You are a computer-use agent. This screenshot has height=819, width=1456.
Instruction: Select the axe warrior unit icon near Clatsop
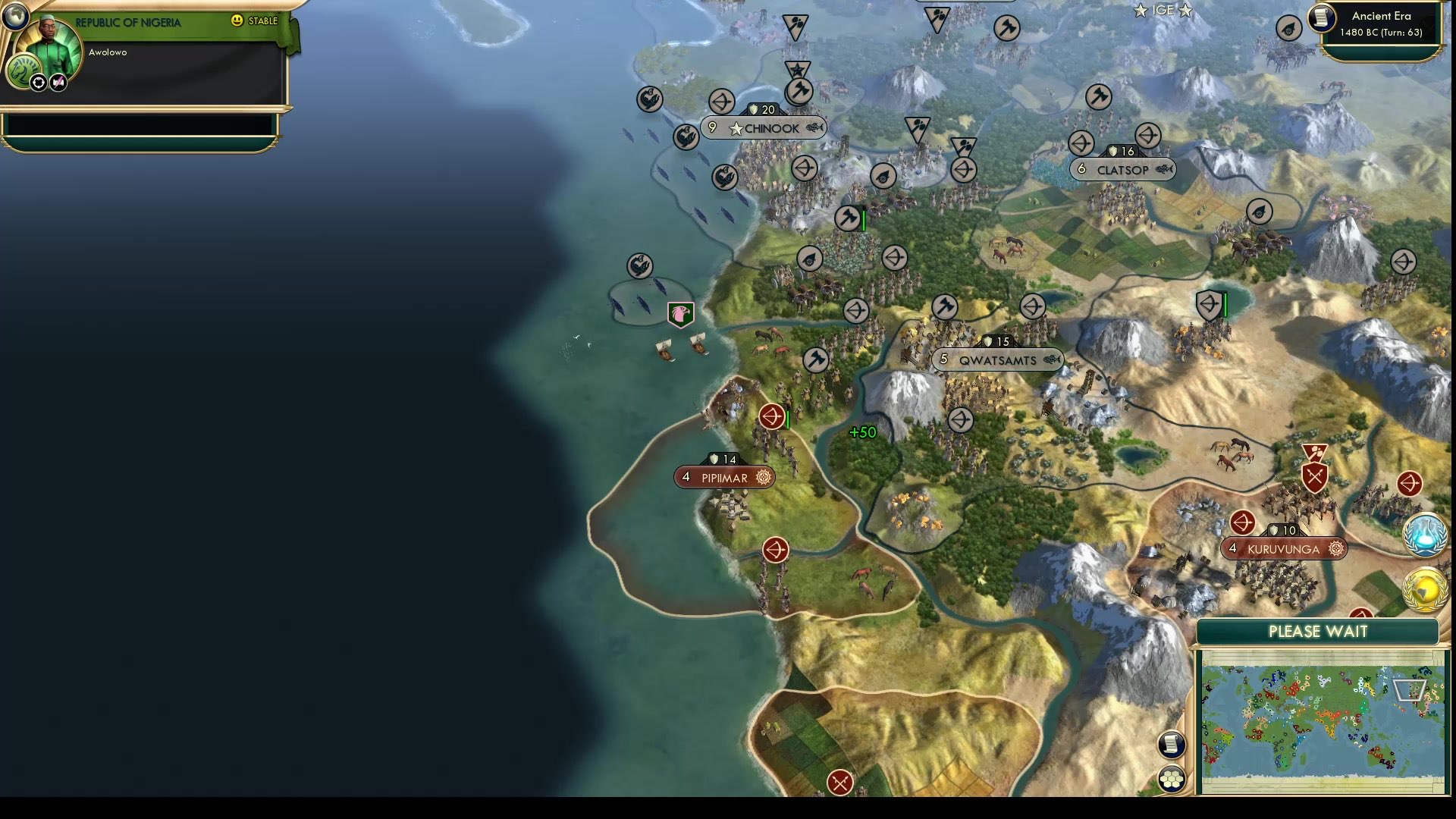pyautogui.click(x=1099, y=97)
